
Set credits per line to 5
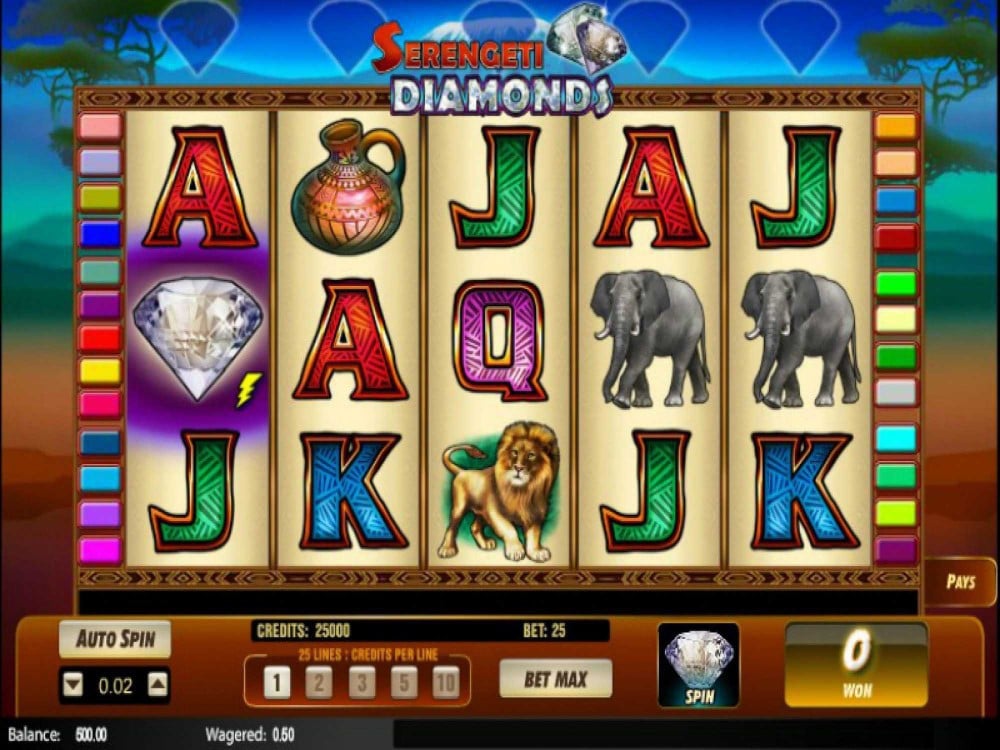(x=405, y=683)
